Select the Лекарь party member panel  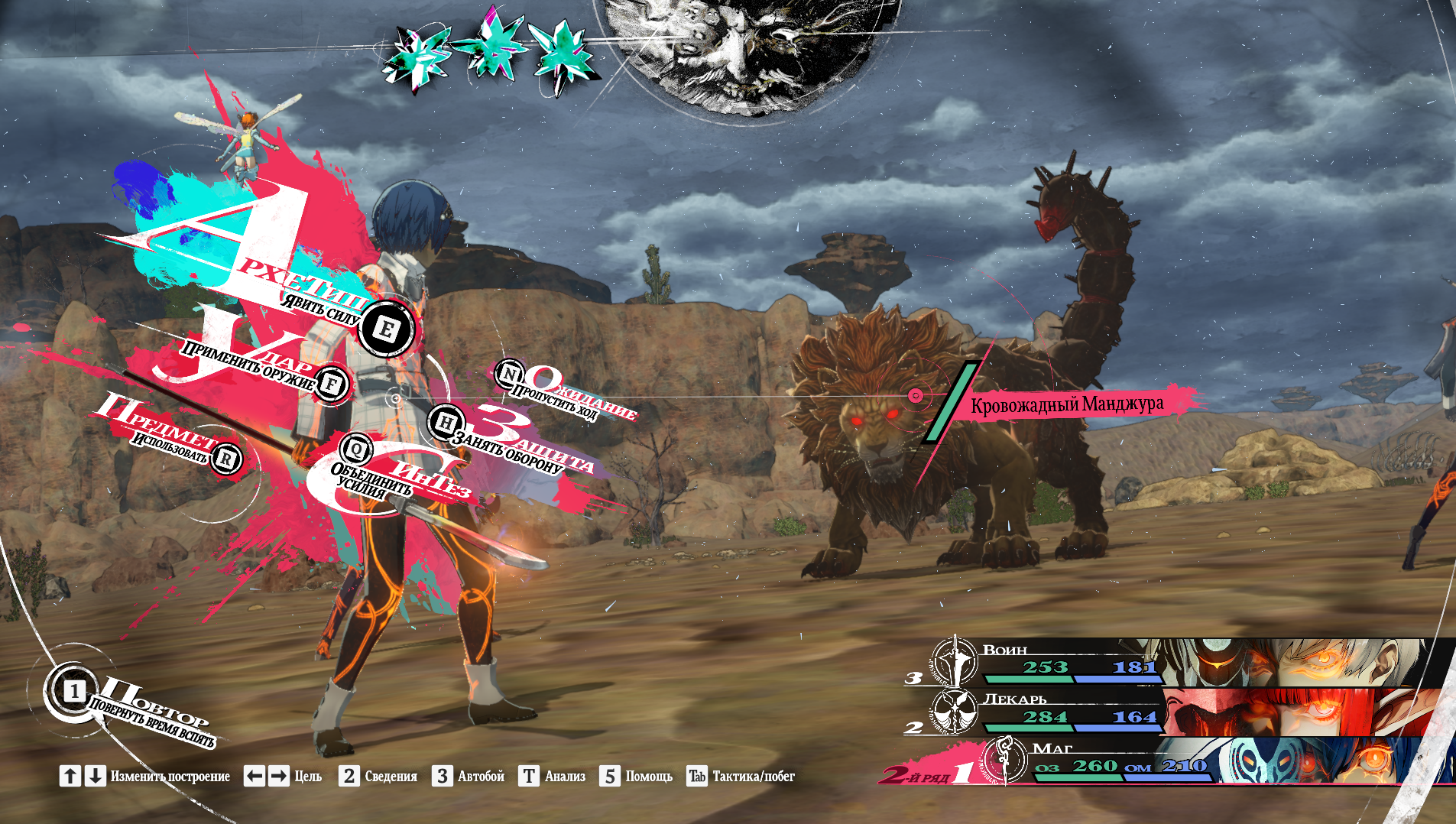(x=1177, y=712)
